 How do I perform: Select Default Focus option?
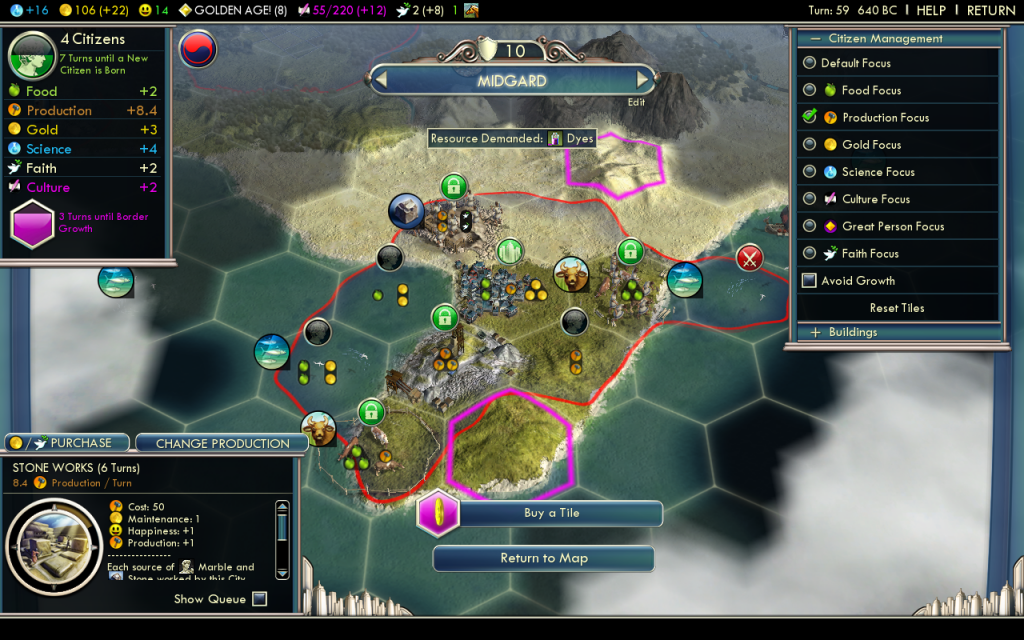(x=810, y=63)
